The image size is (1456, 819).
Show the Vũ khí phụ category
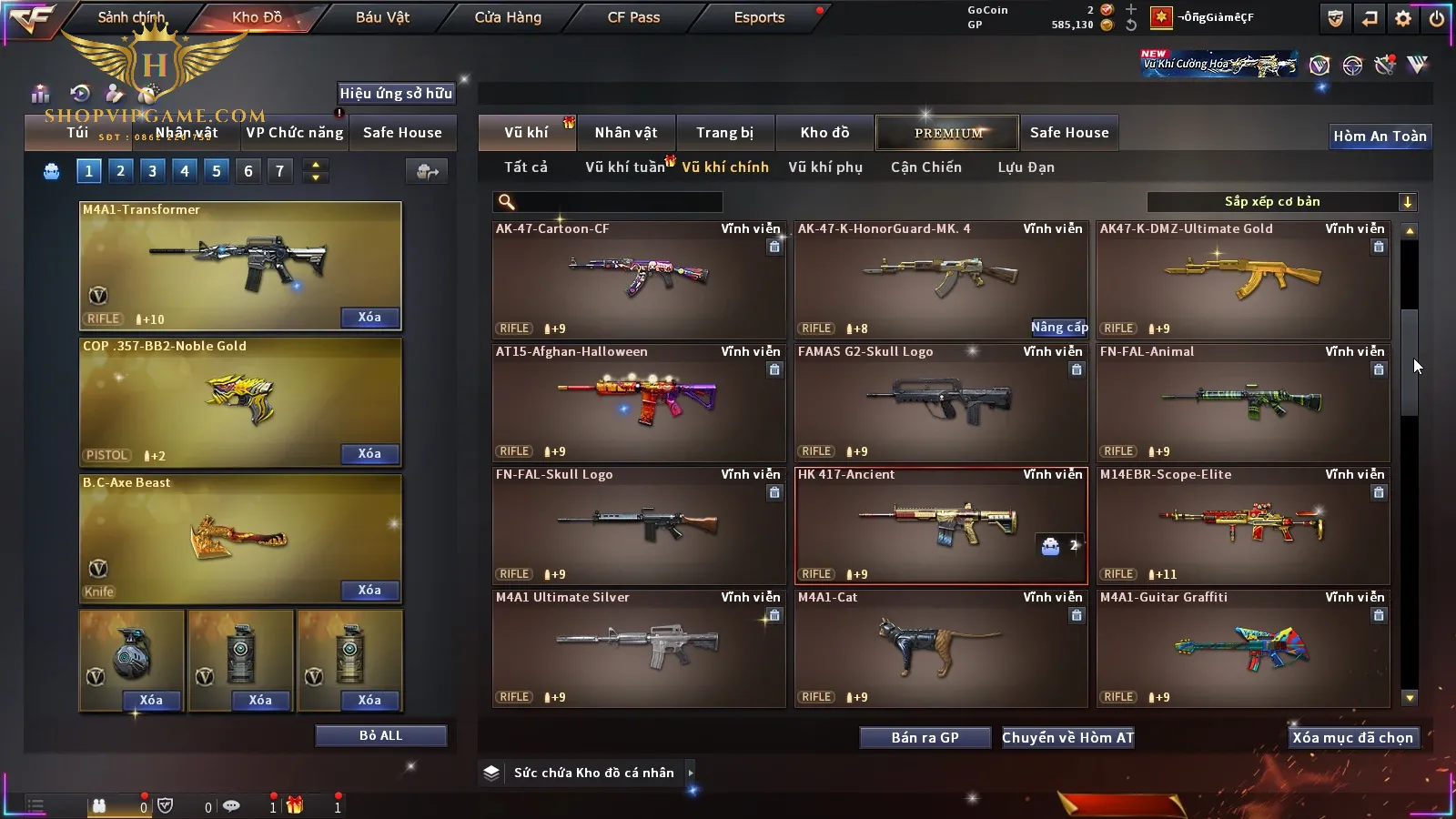tap(824, 167)
